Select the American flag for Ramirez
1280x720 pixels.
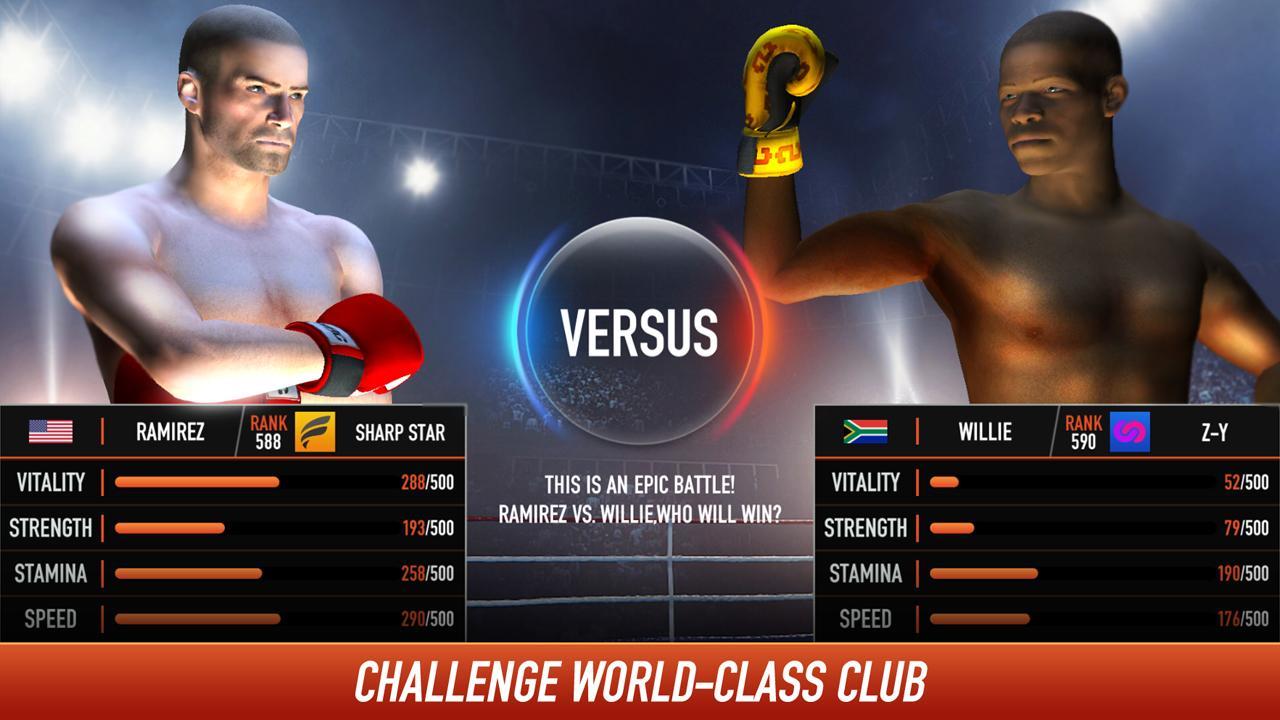[x=53, y=433]
